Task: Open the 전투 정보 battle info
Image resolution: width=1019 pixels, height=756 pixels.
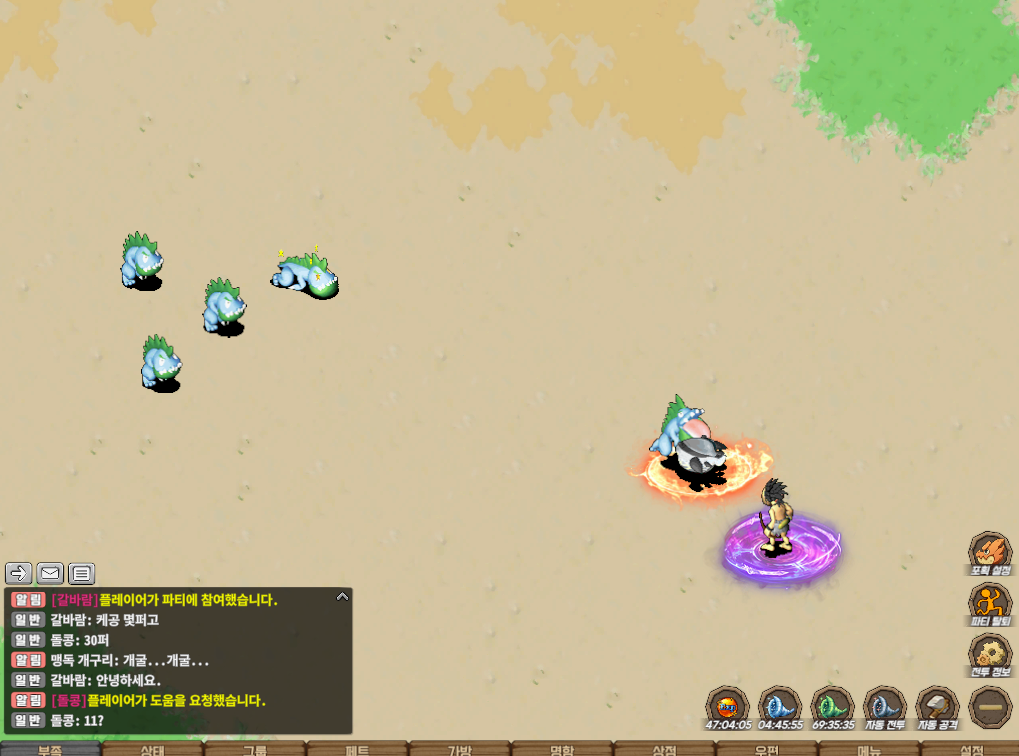Action: (989, 654)
